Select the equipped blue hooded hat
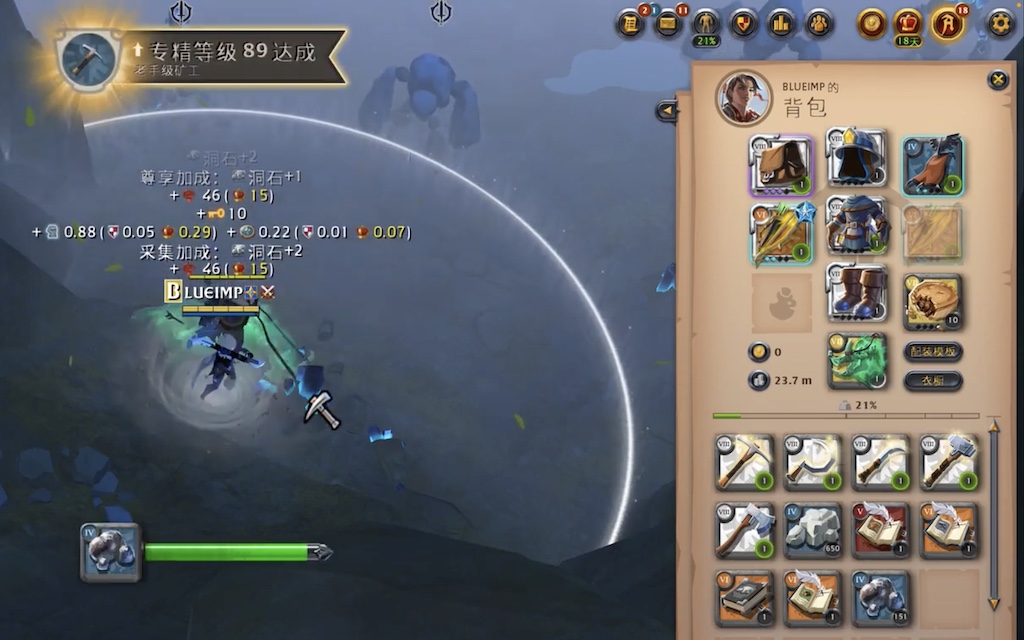 (x=857, y=158)
